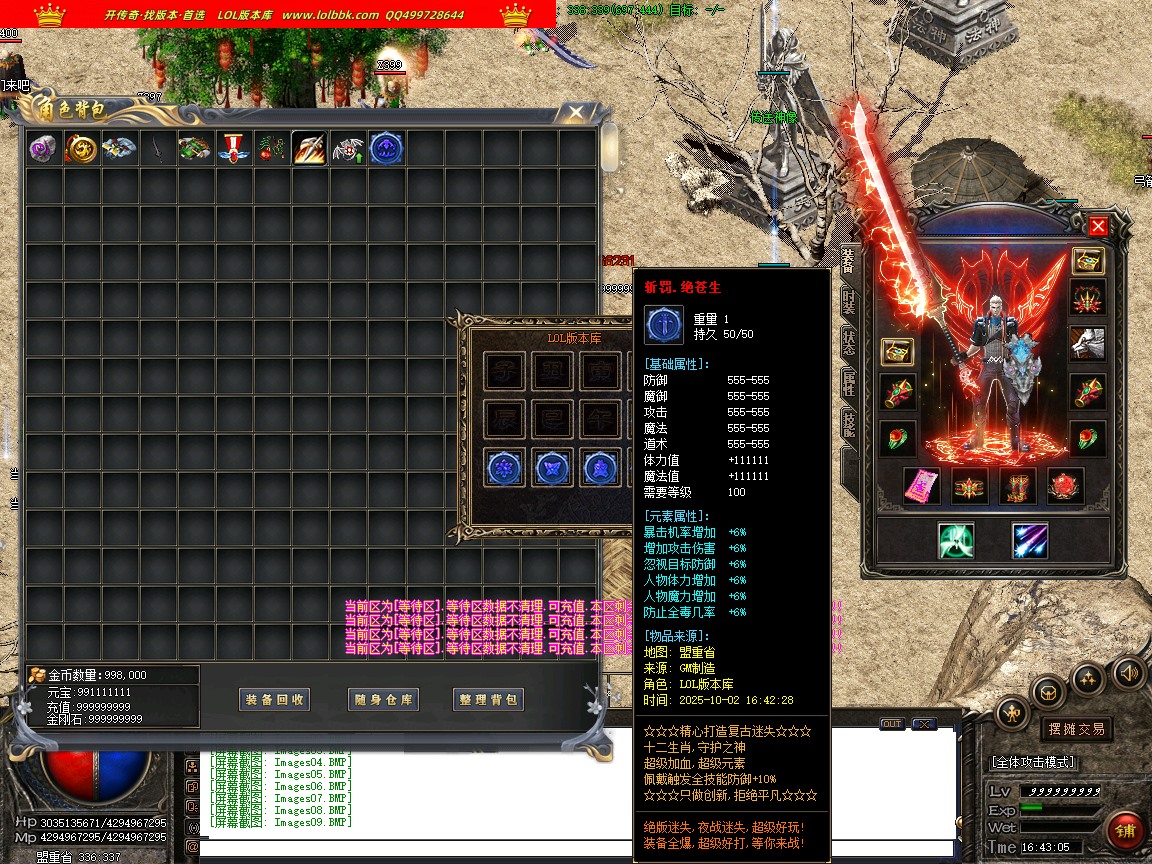Open the 状态 status tab
This screenshot has height=864, width=1152.
pos(849,341)
